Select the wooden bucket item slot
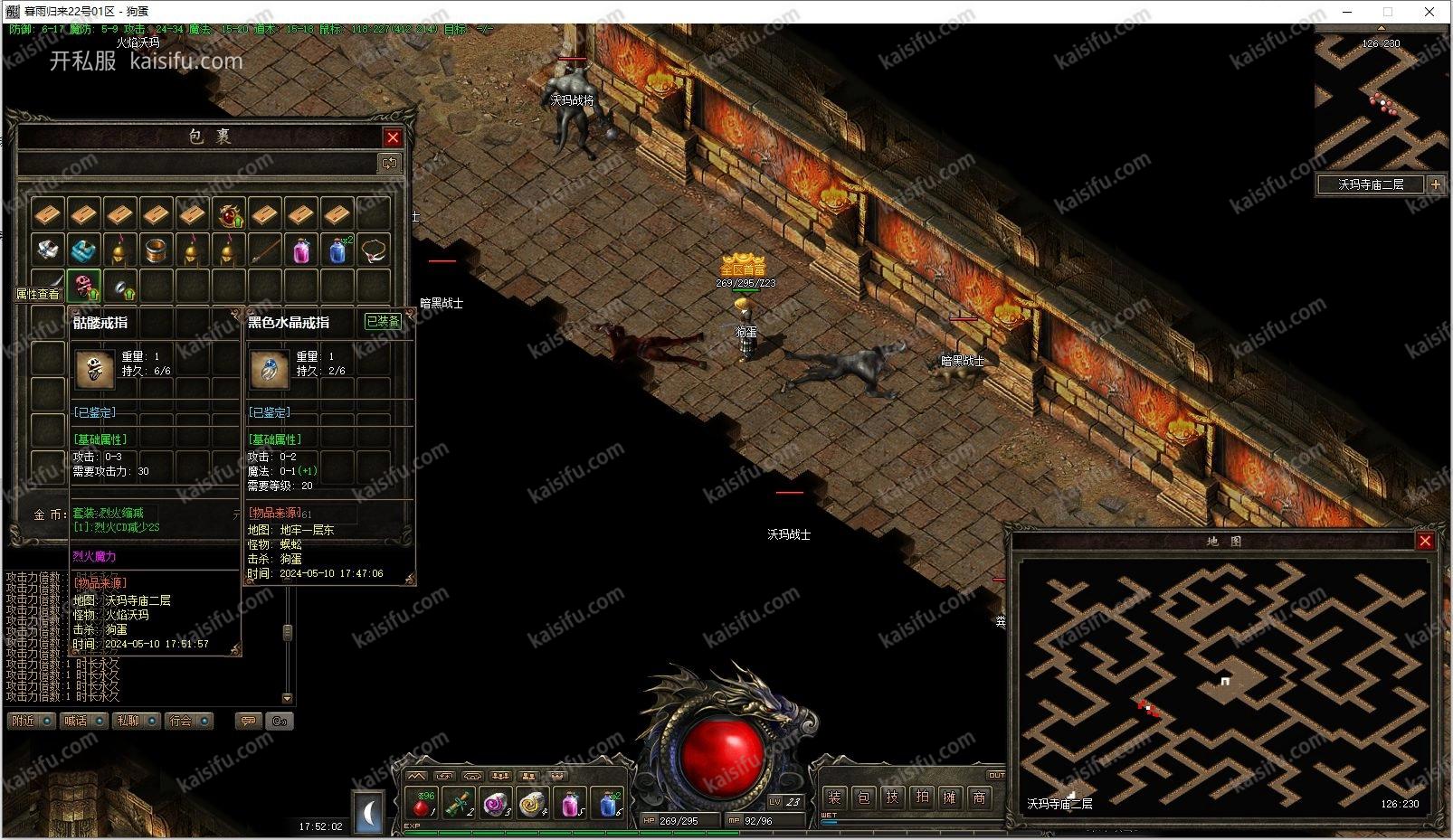Image resolution: width=1453 pixels, height=840 pixels. point(157,250)
